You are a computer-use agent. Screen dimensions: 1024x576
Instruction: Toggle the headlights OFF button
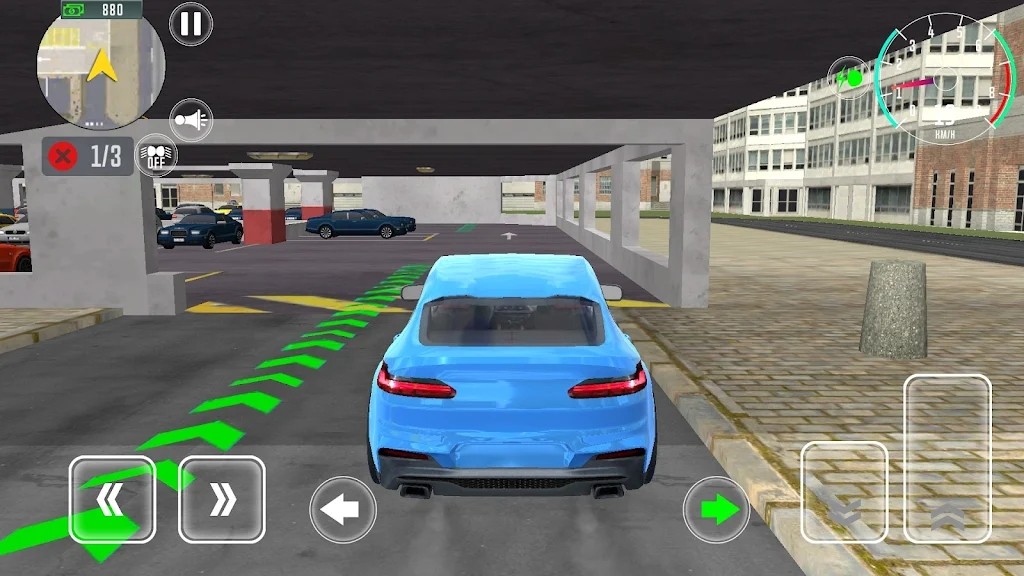click(x=156, y=155)
